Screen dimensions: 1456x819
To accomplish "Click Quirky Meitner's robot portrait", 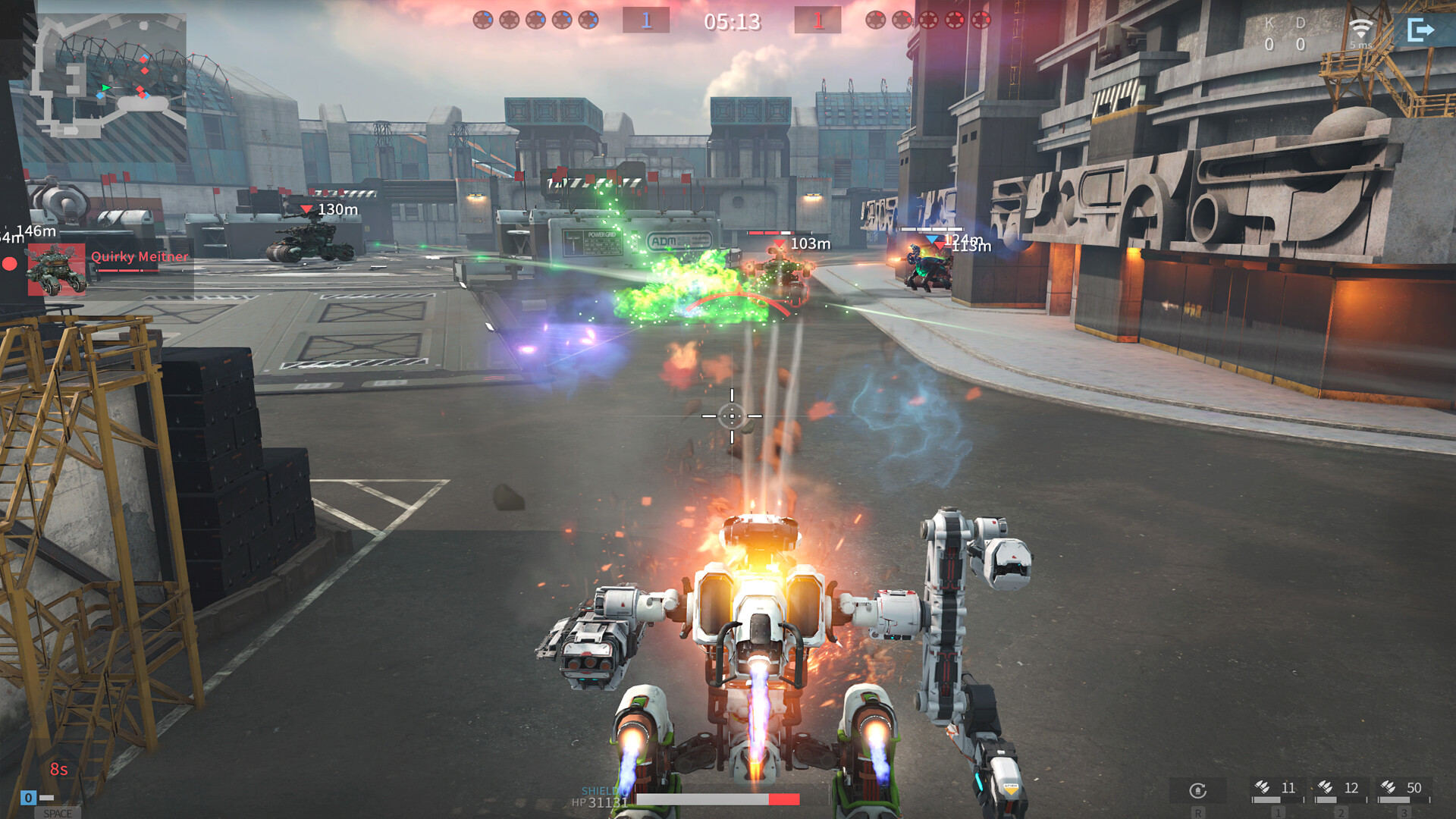I will (x=56, y=269).
